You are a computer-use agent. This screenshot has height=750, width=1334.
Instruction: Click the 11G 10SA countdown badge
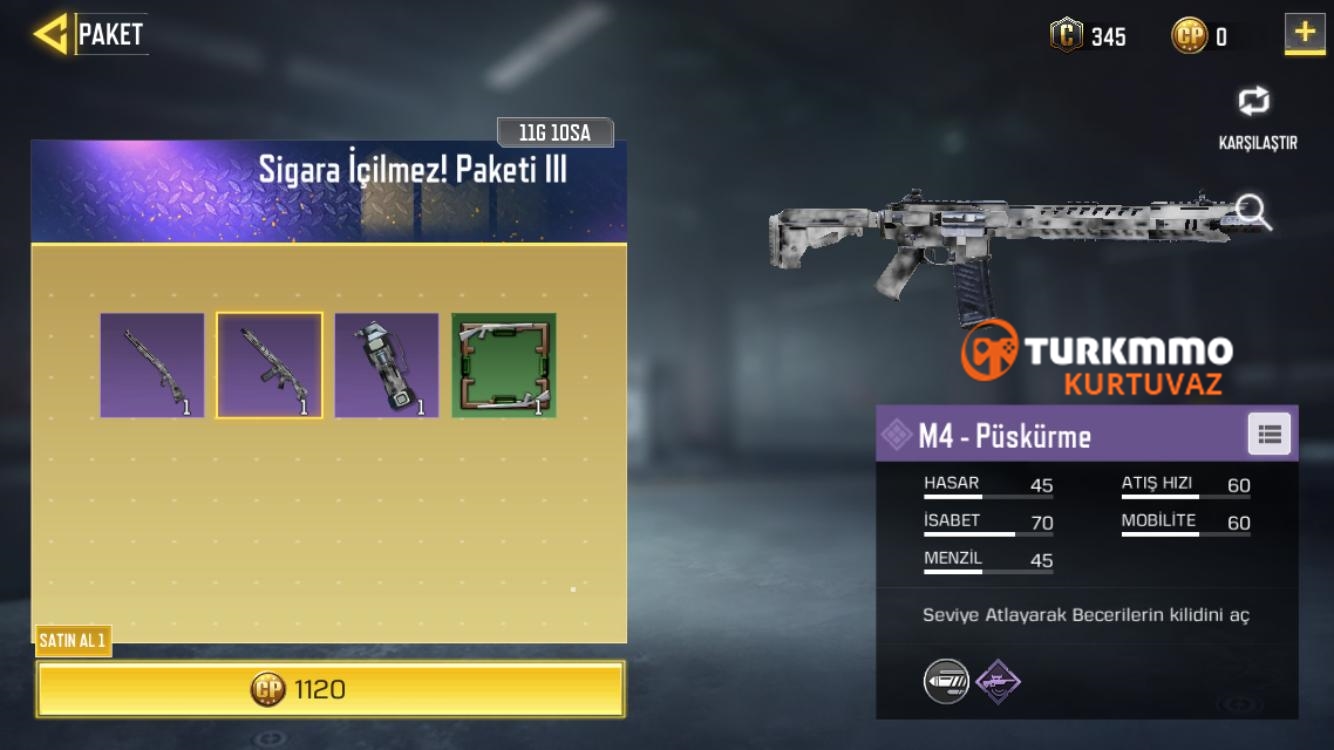pos(555,131)
